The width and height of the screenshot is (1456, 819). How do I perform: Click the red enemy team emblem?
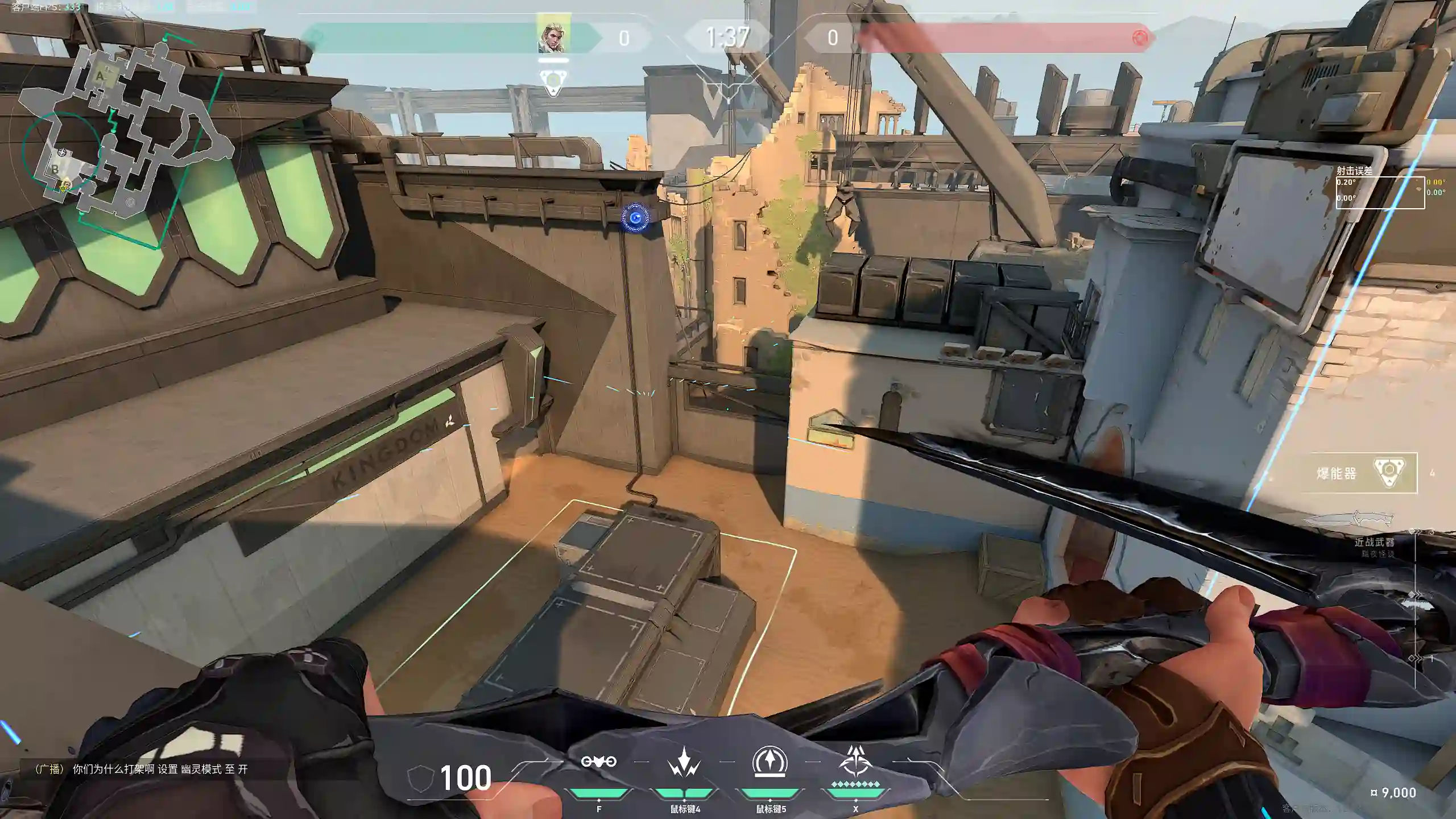coord(1140,38)
